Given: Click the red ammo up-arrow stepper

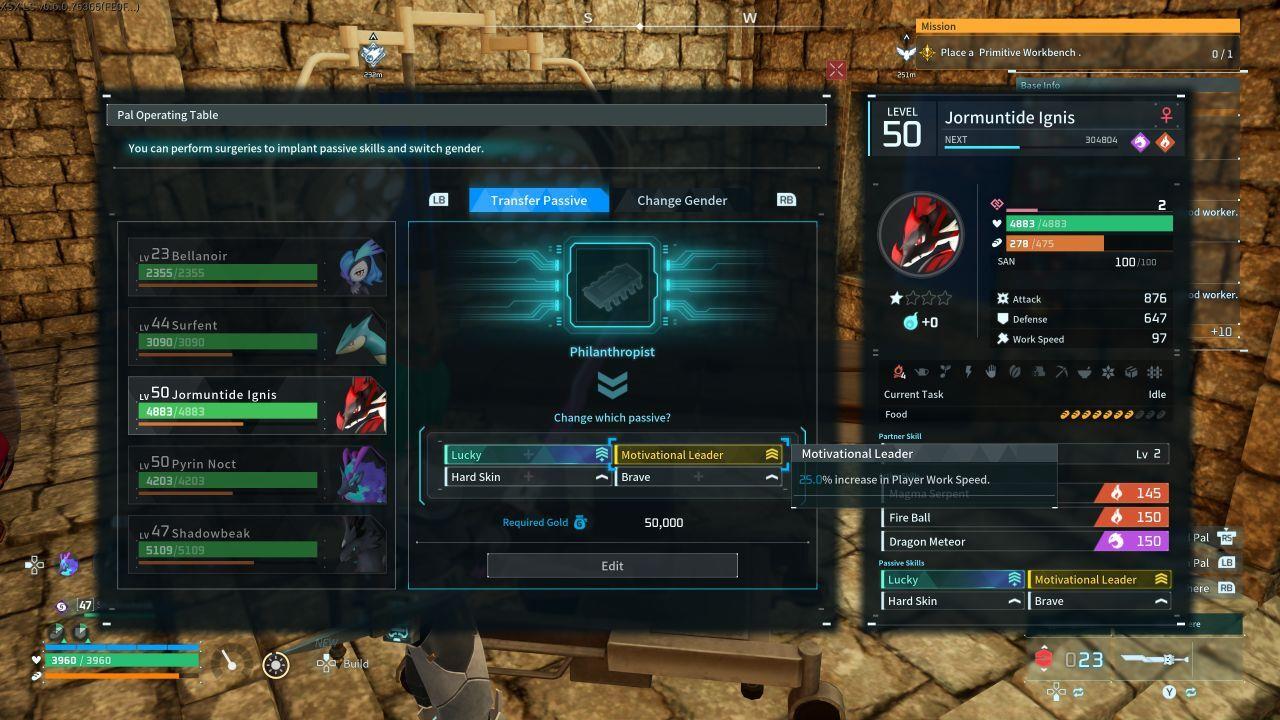Looking at the screenshot, I should coord(1044,647).
